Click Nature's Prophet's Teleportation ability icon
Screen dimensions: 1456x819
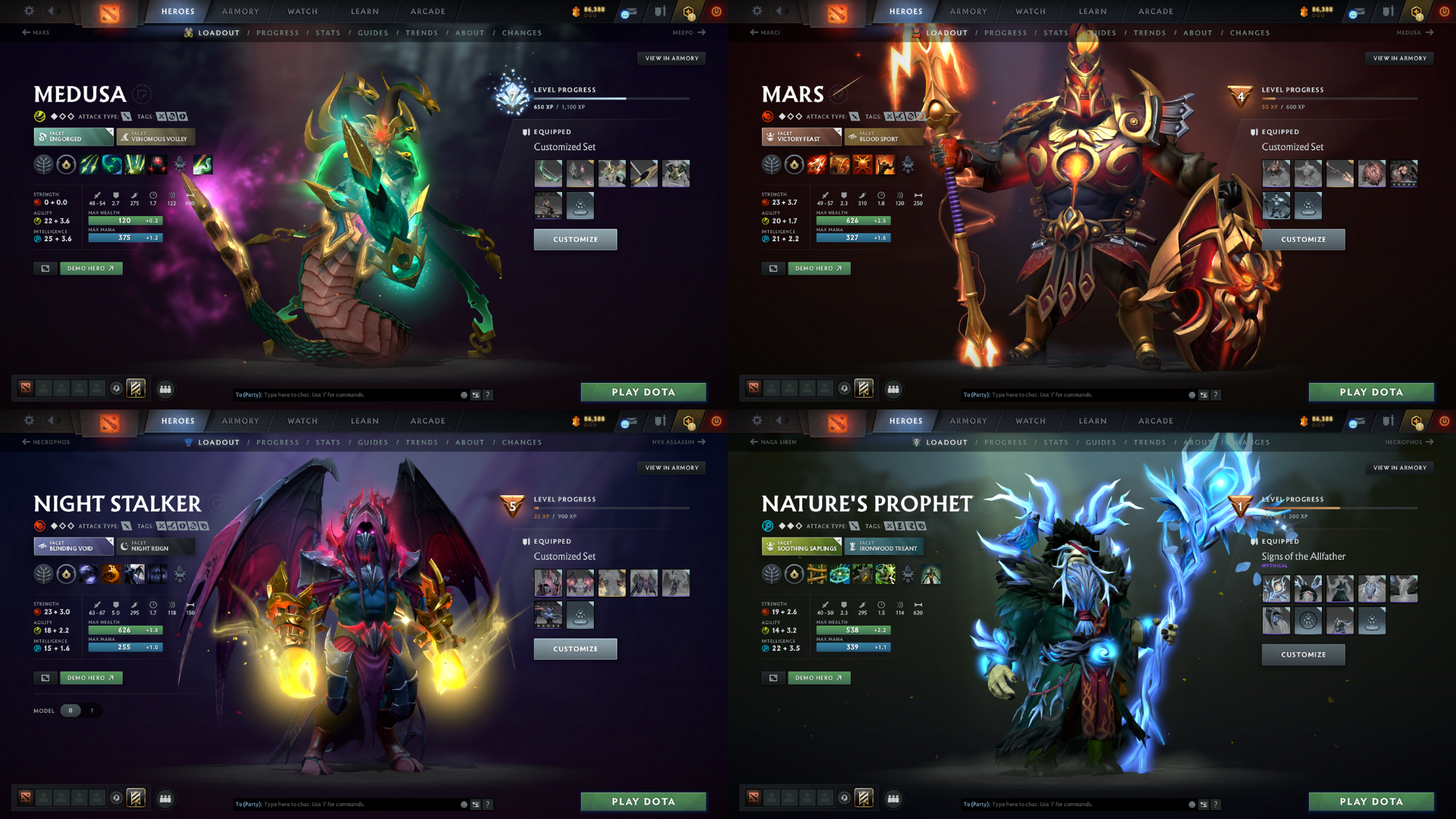click(839, 574)
